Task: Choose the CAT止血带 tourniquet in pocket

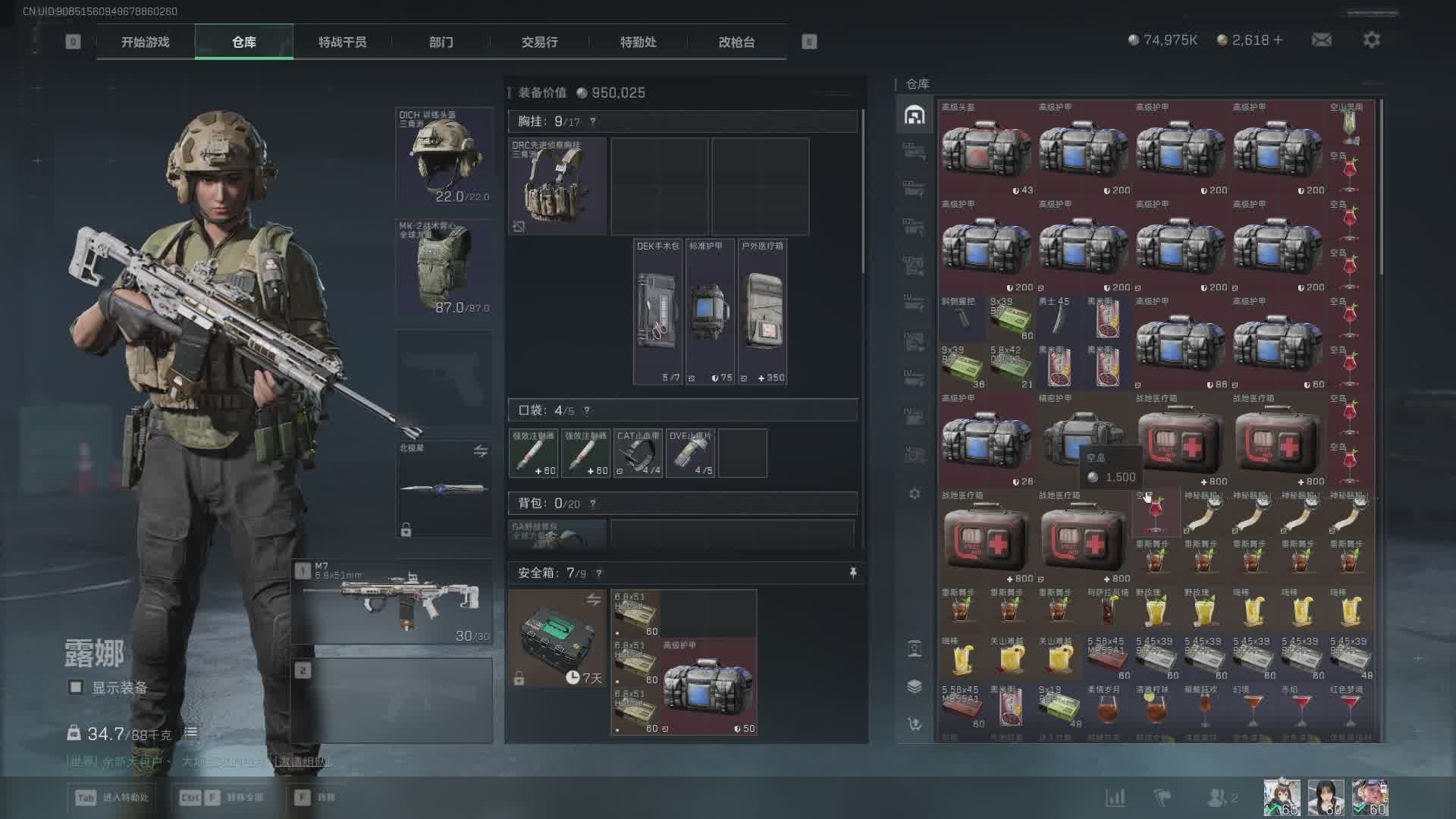Action: pos(638,453)
